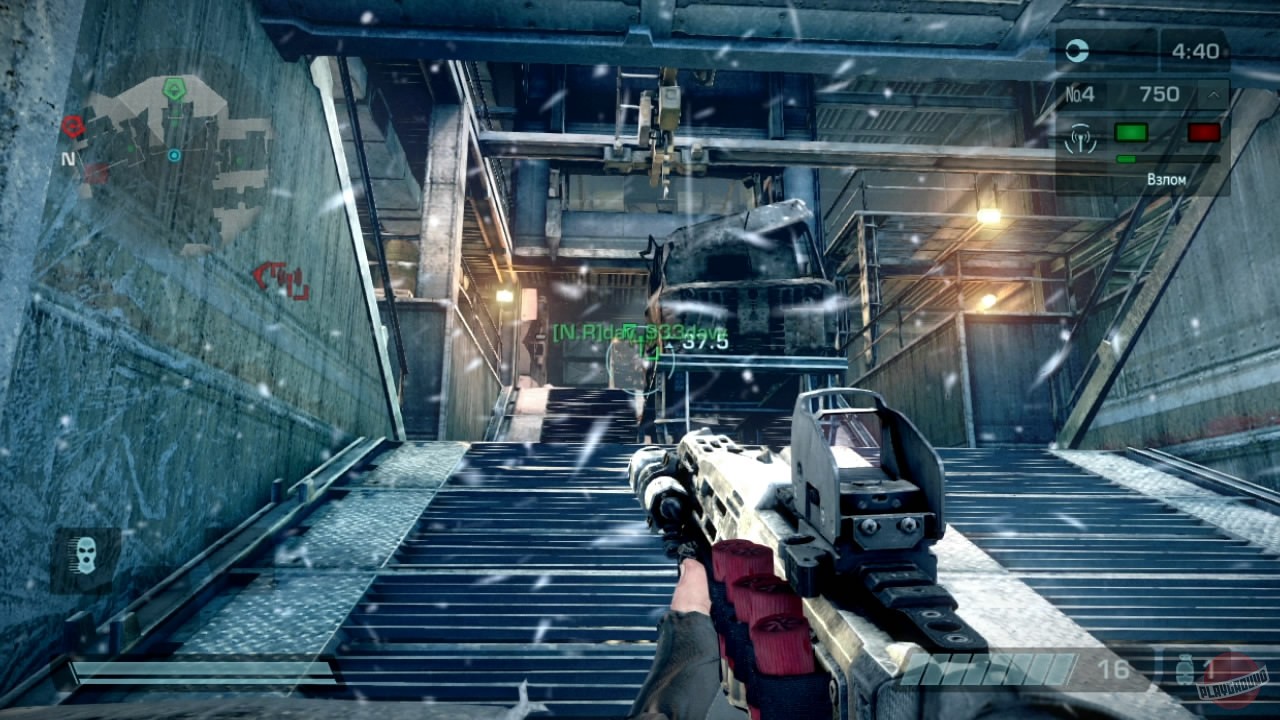Collapse the match timer panel showing 4:40
The width and height of the screenshot is (1280, 720).
click(x=1196, y=50)
